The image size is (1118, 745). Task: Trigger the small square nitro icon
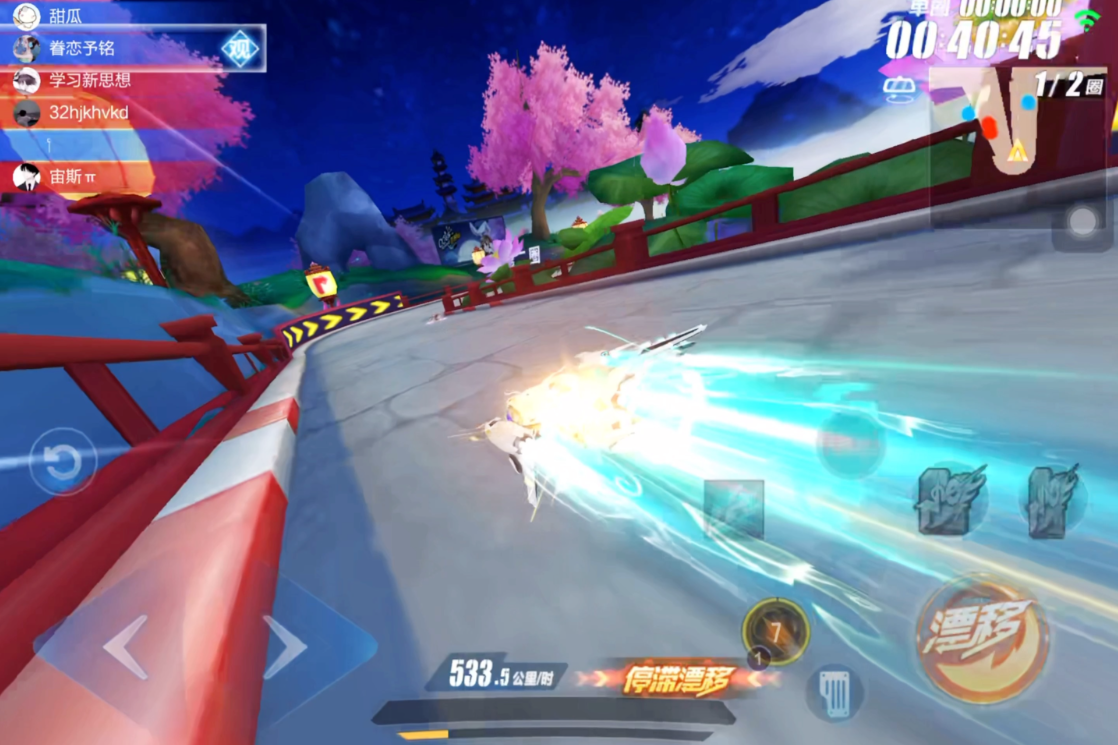(734, 509)
